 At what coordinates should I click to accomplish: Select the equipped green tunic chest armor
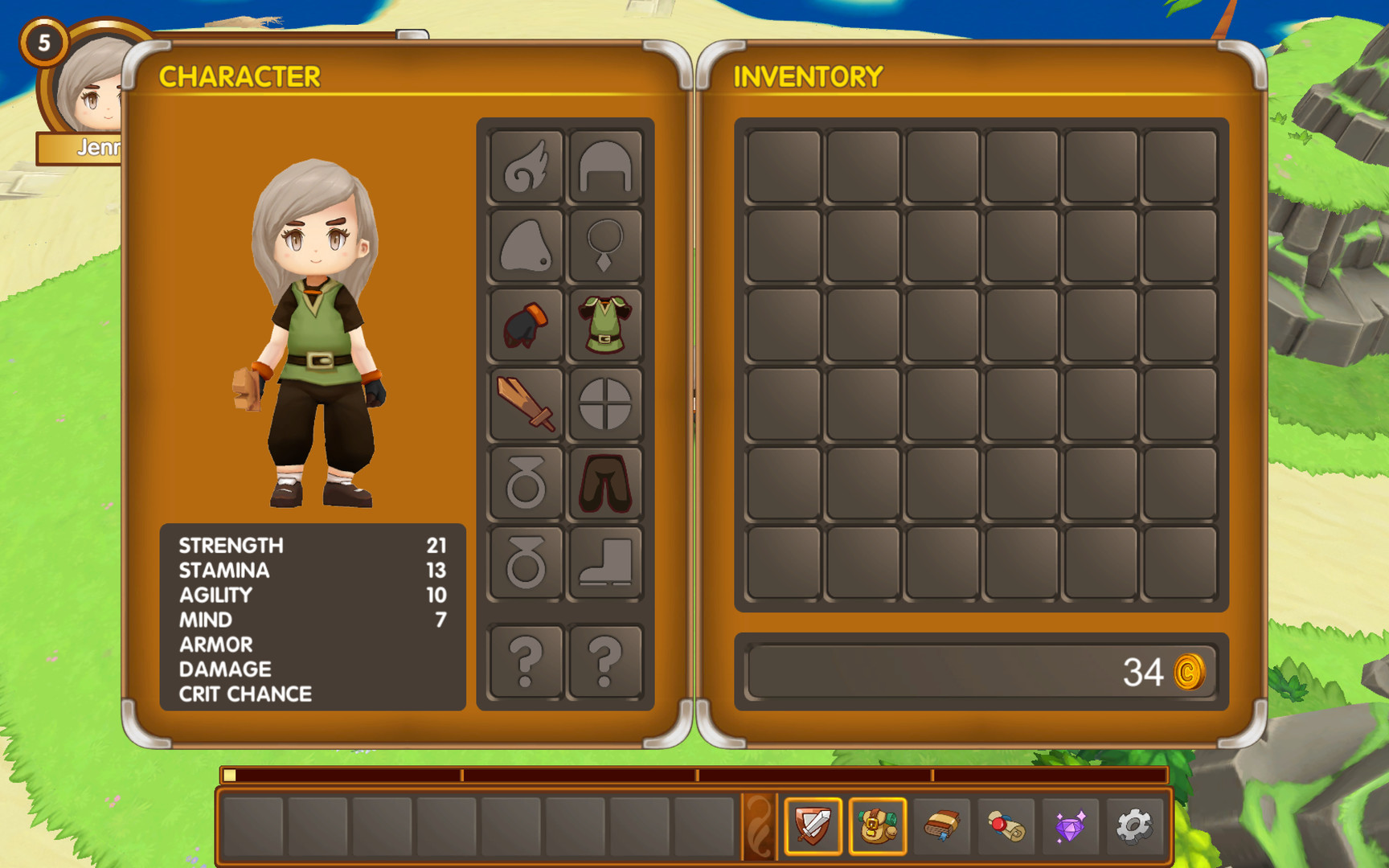tap(605, 325)
